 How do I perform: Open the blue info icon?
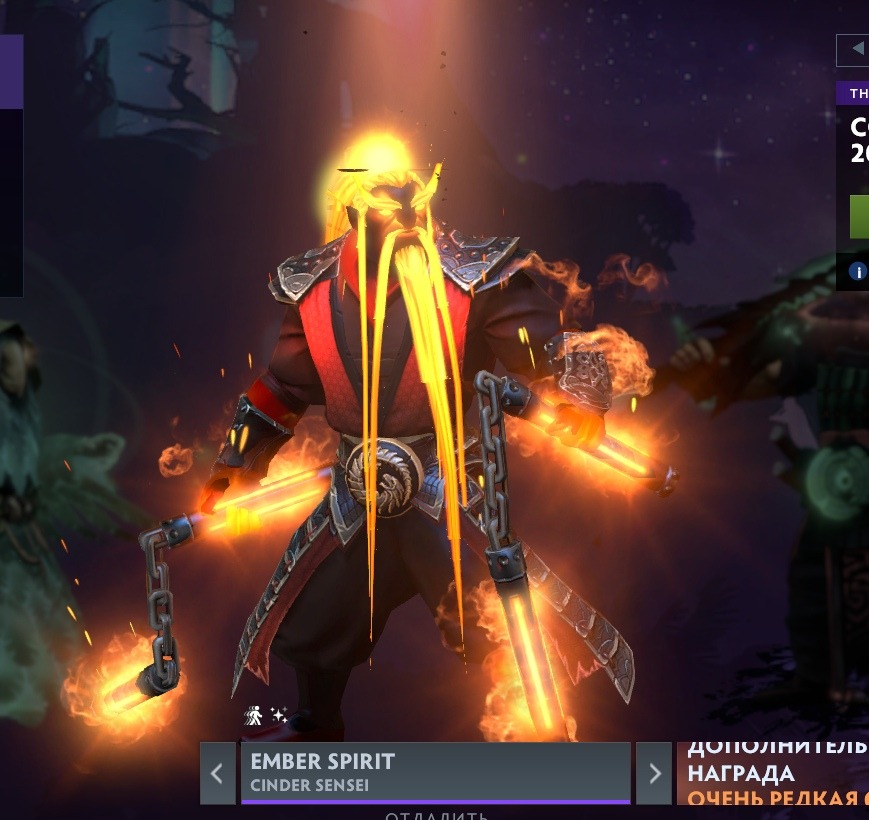858,271
